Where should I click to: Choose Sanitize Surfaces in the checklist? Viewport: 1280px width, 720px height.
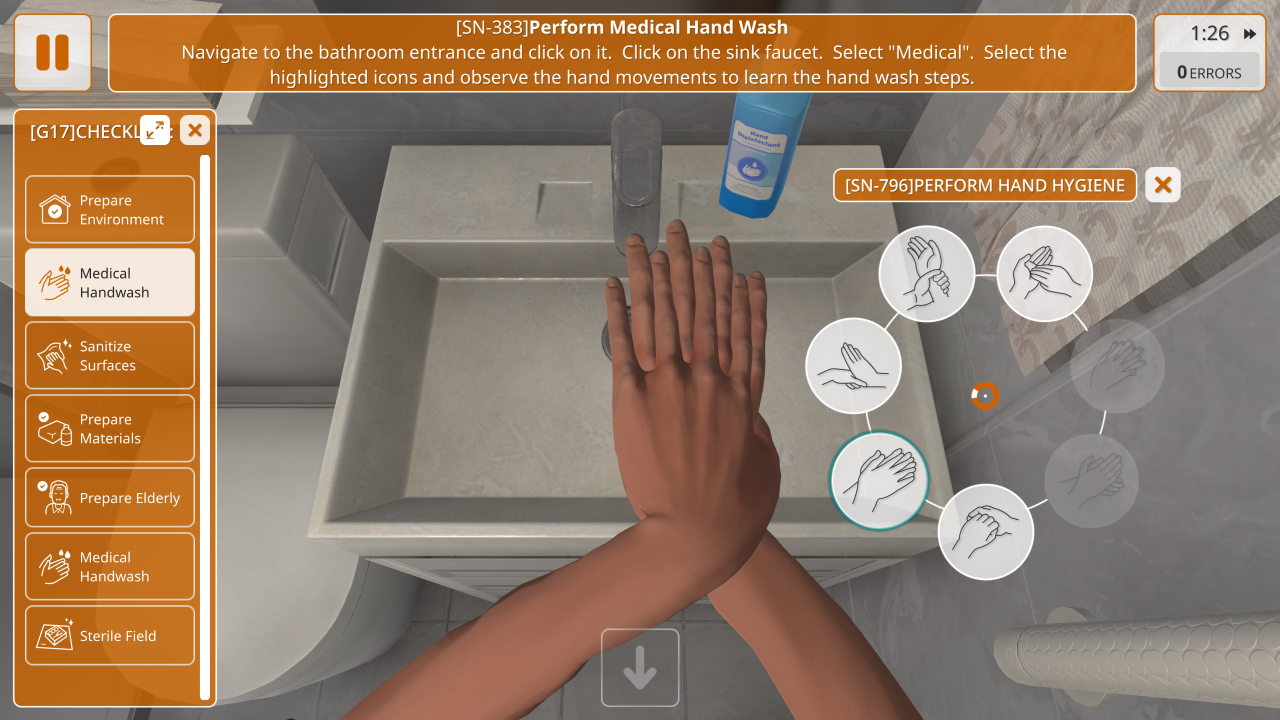click(x=110, y=356)
